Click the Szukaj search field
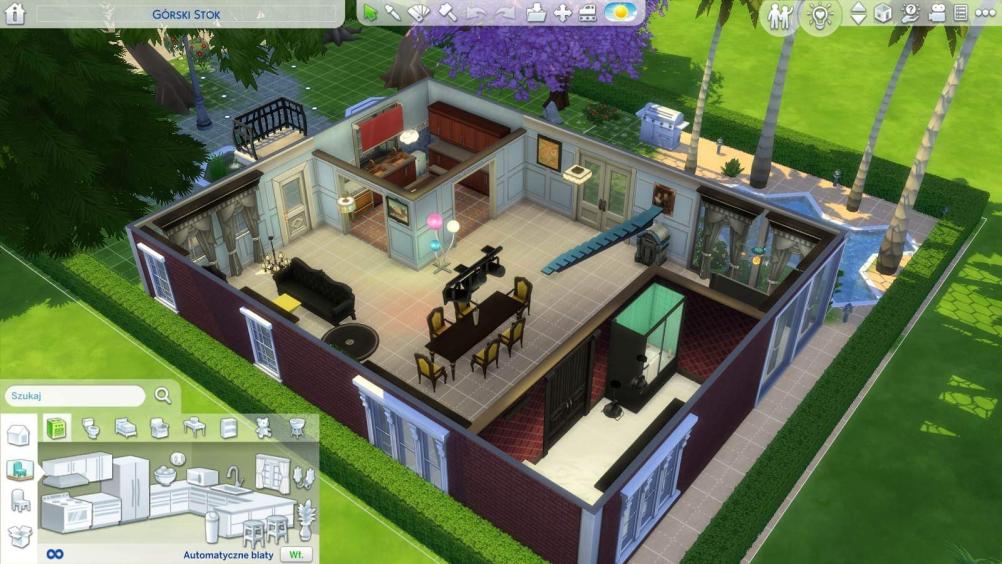This screenshot has height=564, width=1002. tap(74, 396)
